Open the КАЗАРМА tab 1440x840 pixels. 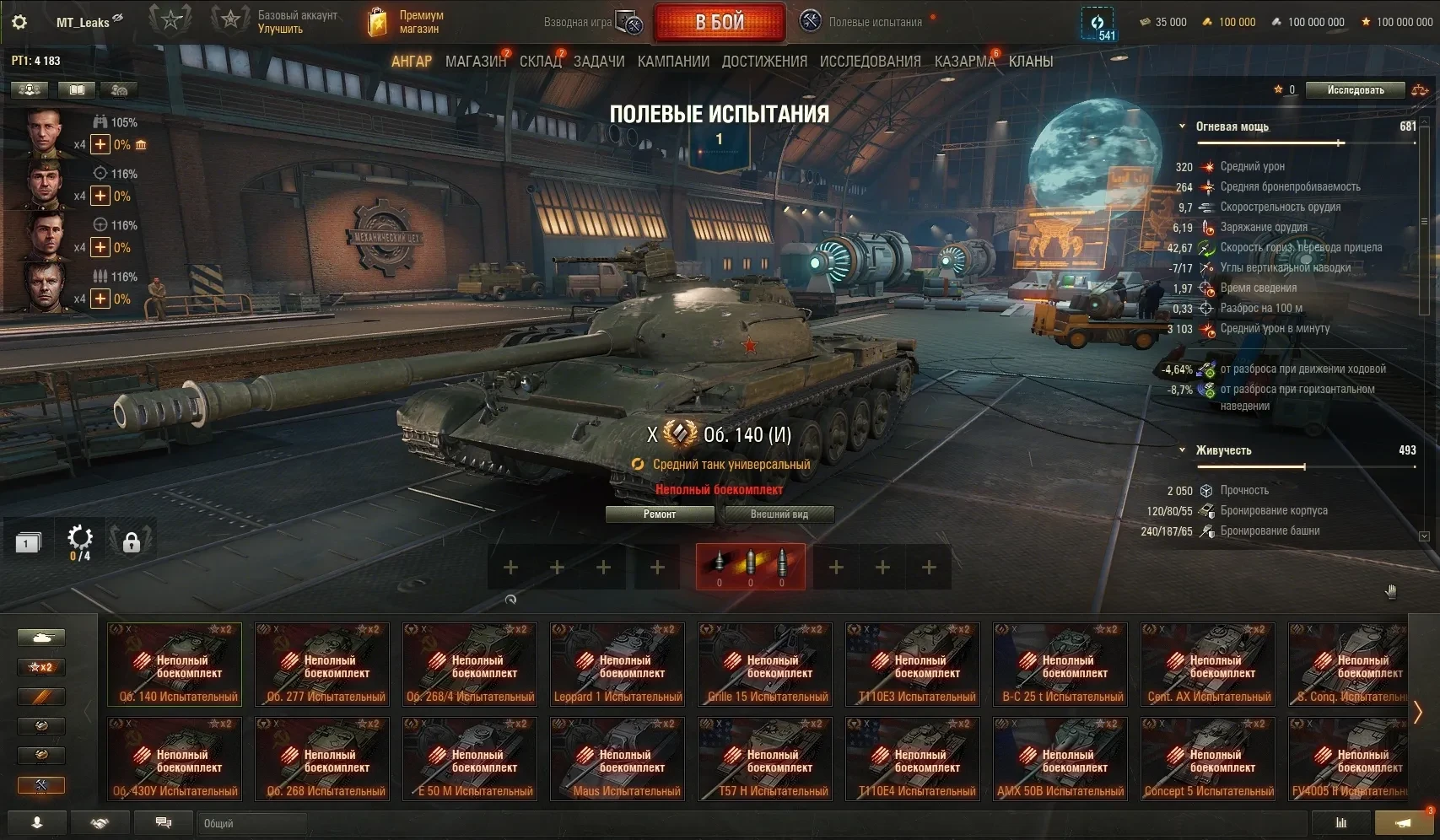click(x=964, y=62)
